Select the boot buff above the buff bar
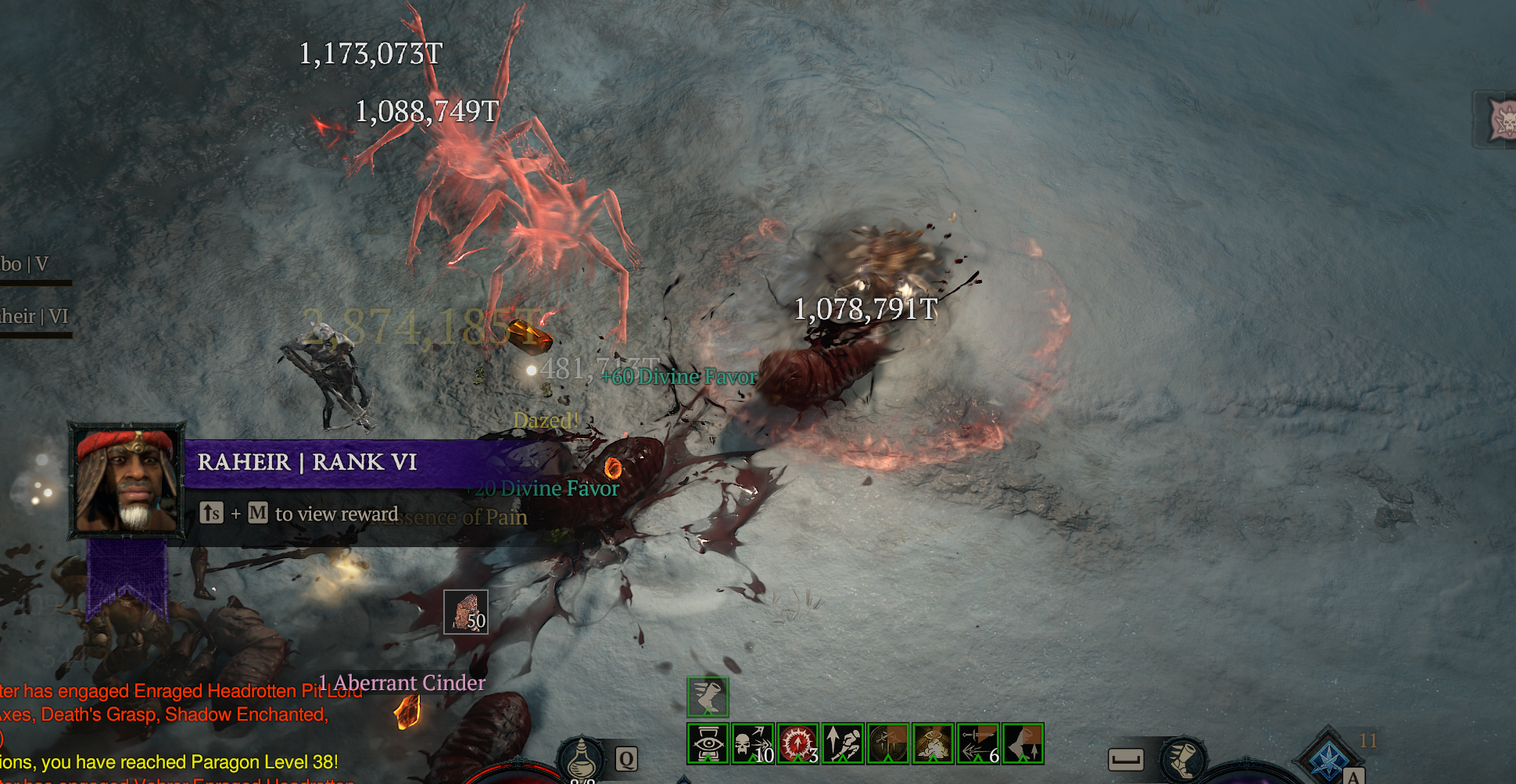The width and height of the screenshot is (1516, 784). point(708,697)
